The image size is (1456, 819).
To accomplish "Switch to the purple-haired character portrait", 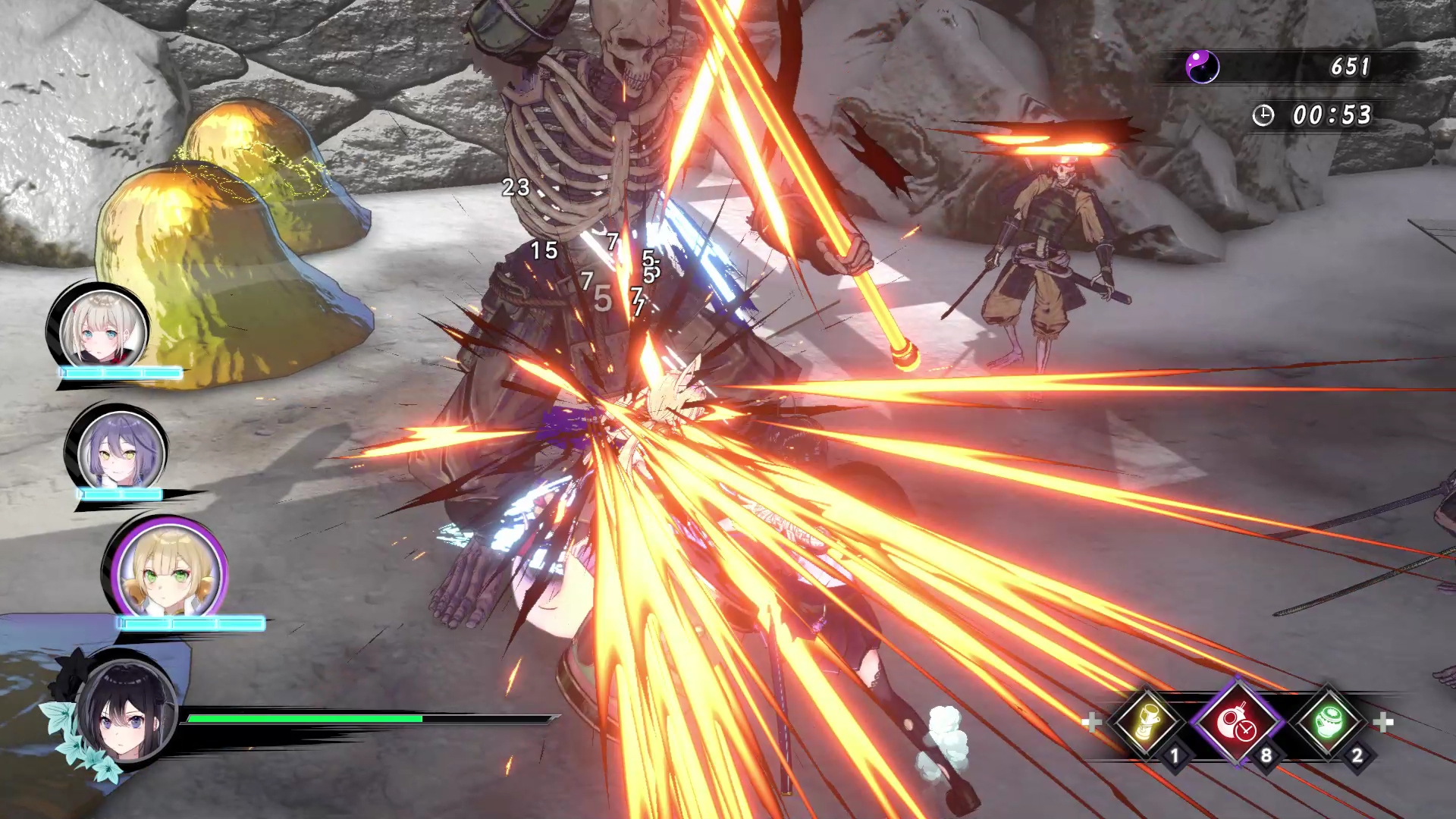I will [x=120, y=452].
